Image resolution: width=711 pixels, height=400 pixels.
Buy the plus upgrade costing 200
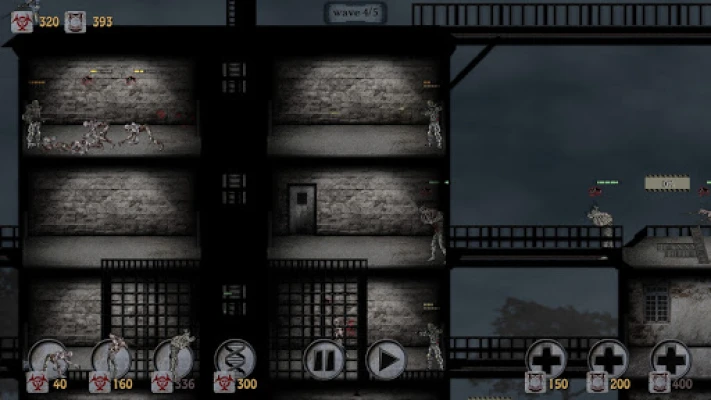(608, 358)
